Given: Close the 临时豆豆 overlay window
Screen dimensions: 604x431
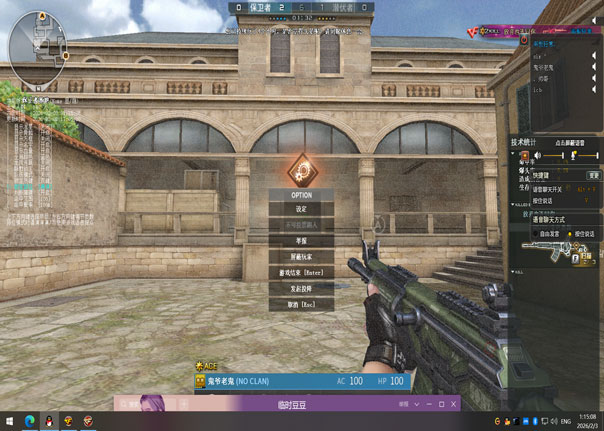Looking at the screenshot, I should 454,404.
